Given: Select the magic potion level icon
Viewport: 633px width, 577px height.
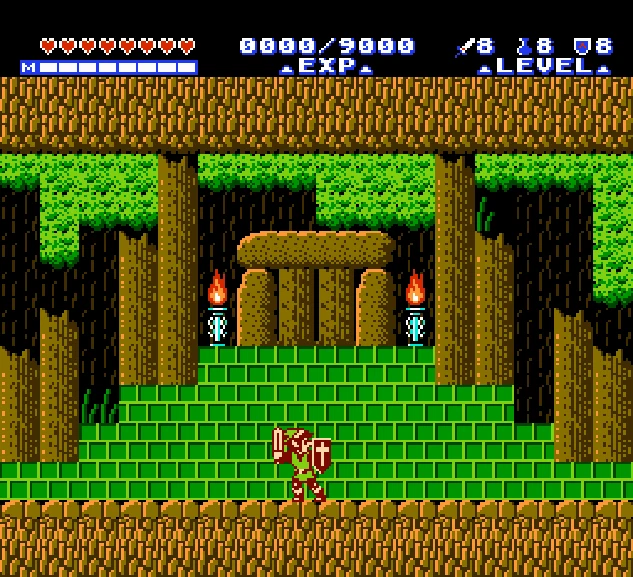Looking at the screenshot, I should (523, 46).
